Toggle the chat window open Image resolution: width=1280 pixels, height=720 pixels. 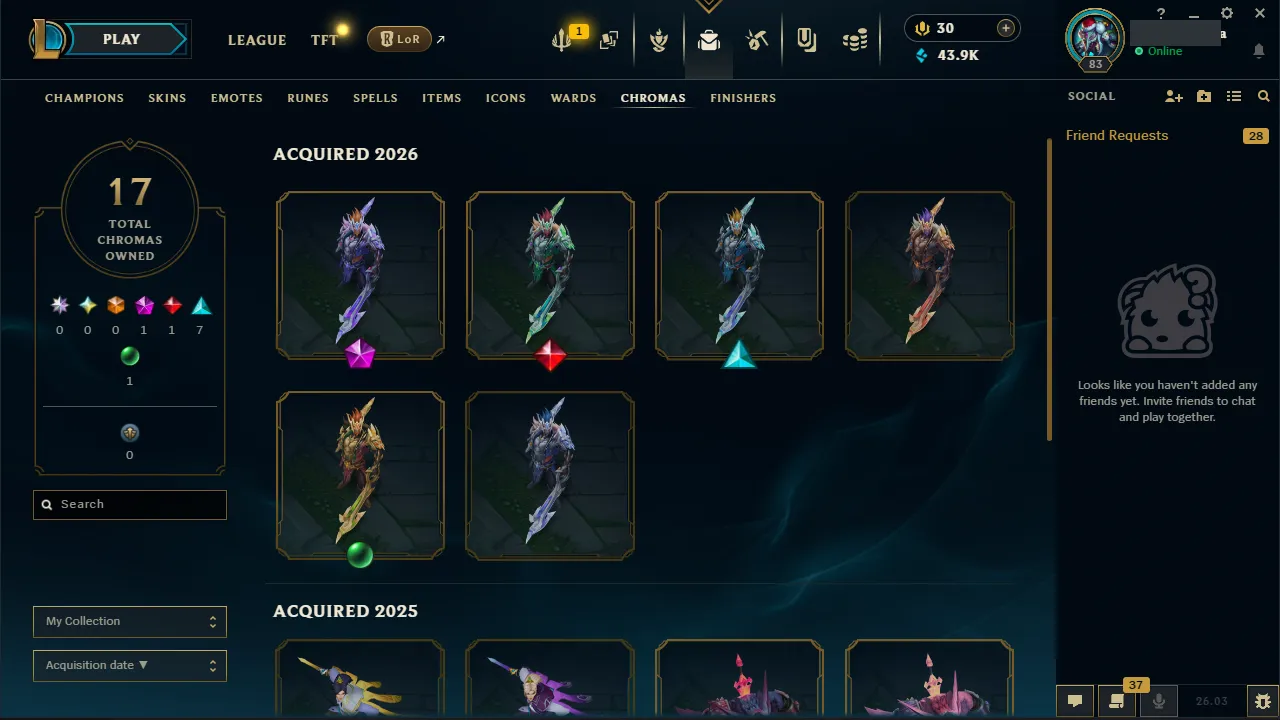tap(1075, 701)
